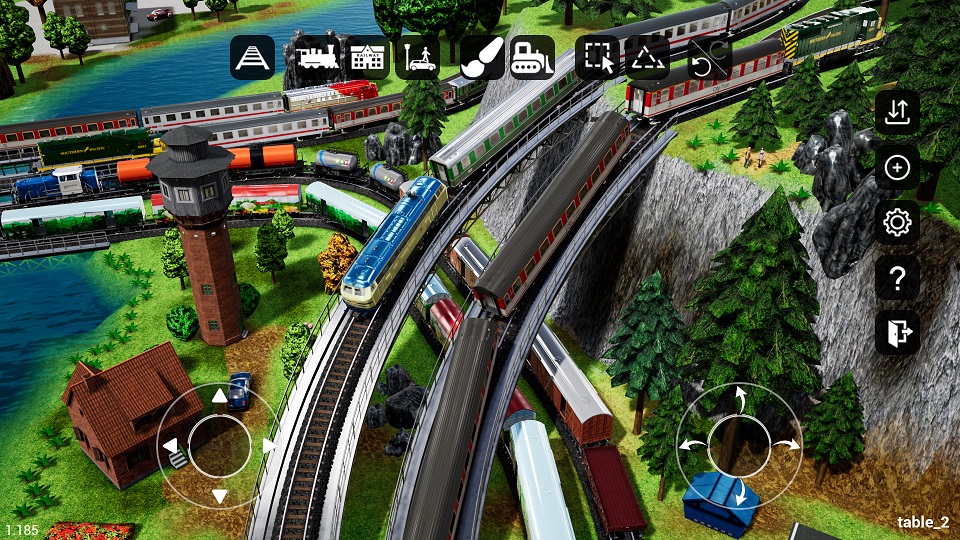Viewport: 960px width, 540px height.
Task: Open the gear settings menu
Action: click(897, 223)
